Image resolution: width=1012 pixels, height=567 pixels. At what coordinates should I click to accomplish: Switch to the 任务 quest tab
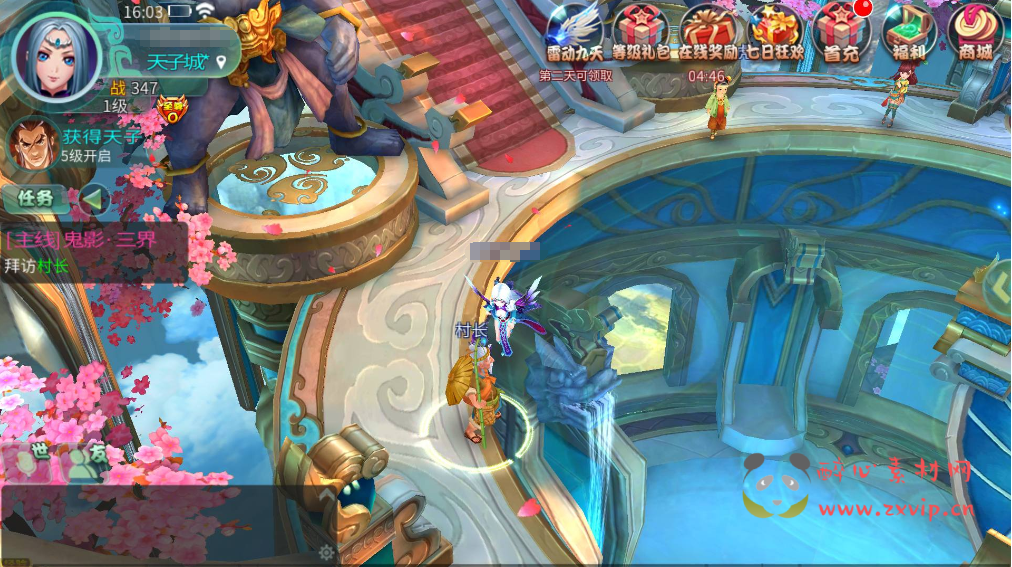pos(37,198)
